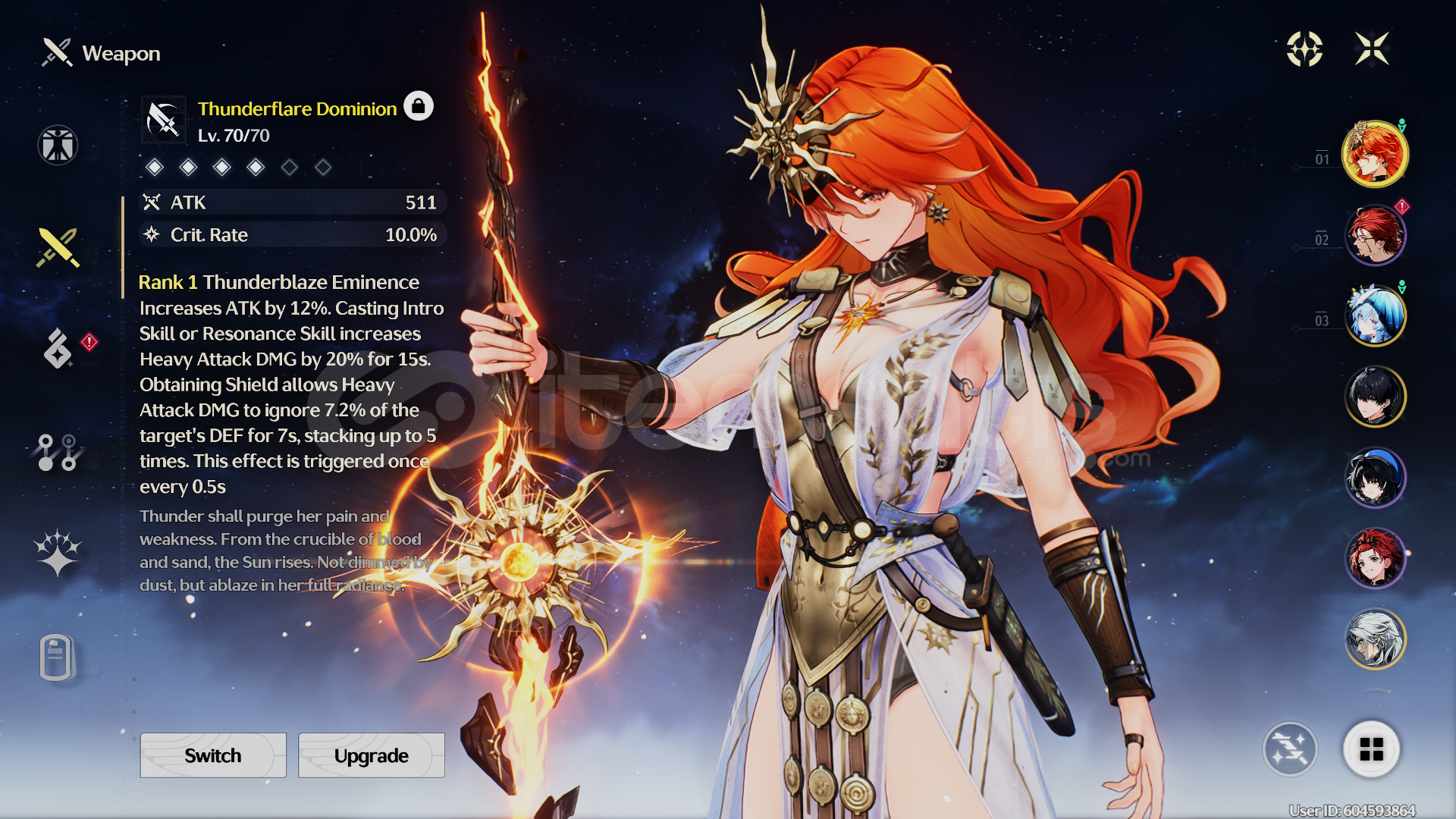
Task: Click the Switch weapon button
Action: point(213,755)
